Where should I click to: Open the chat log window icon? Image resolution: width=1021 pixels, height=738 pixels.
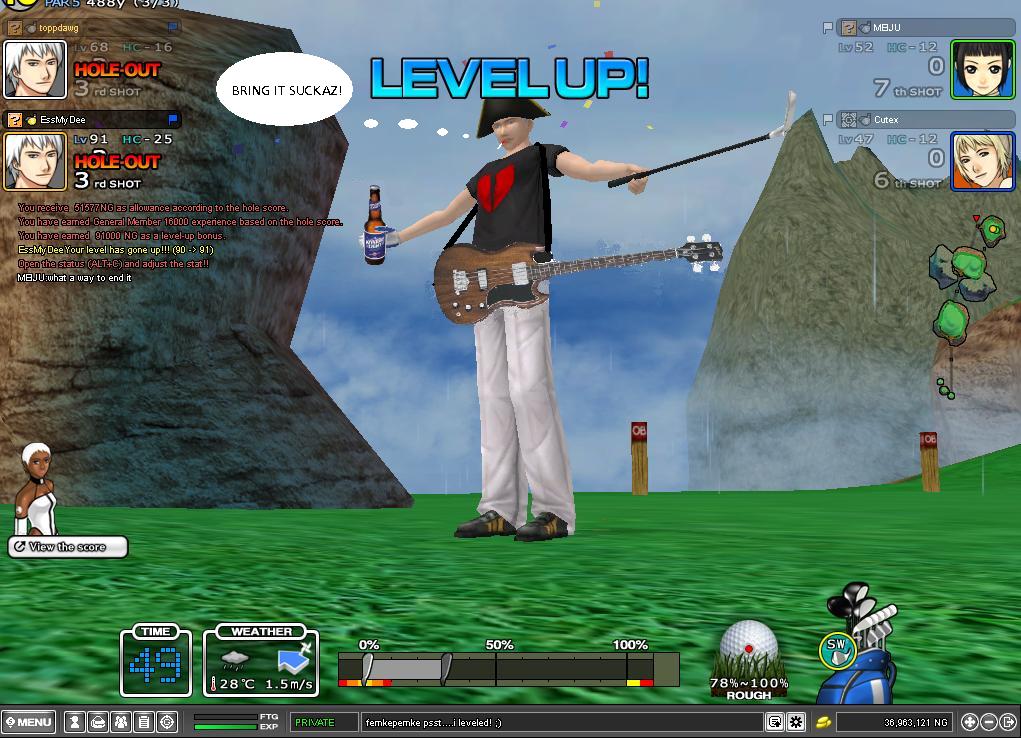[775, 721]
